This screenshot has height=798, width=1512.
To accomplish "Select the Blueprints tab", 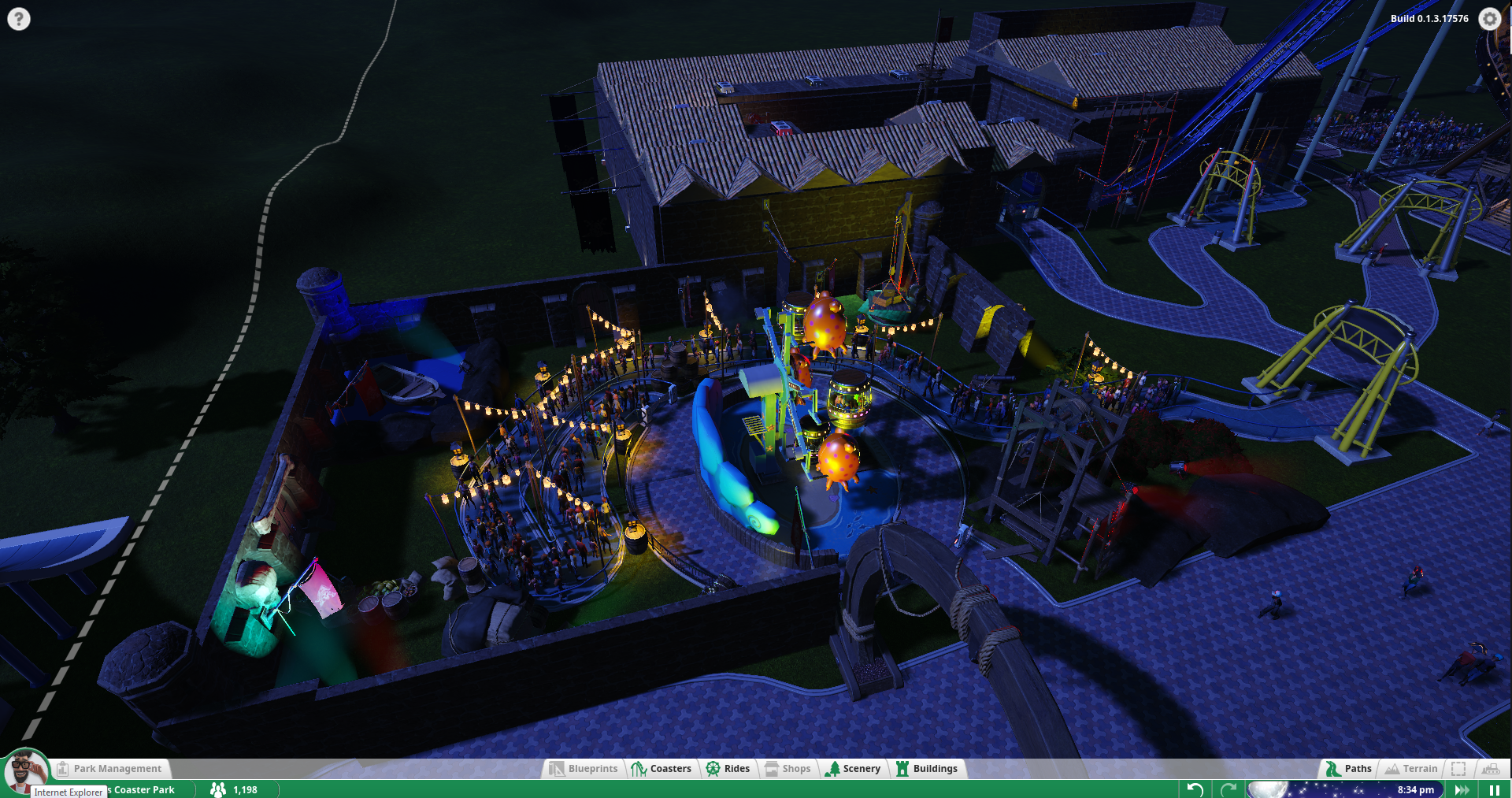I will click(x=584, y=769).
